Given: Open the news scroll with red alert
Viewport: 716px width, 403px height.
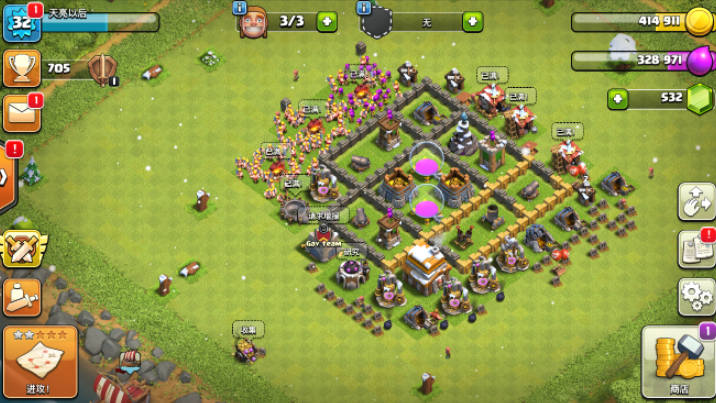Looking at the screenshot, I should pyautogui.click(x=695, y=249).
